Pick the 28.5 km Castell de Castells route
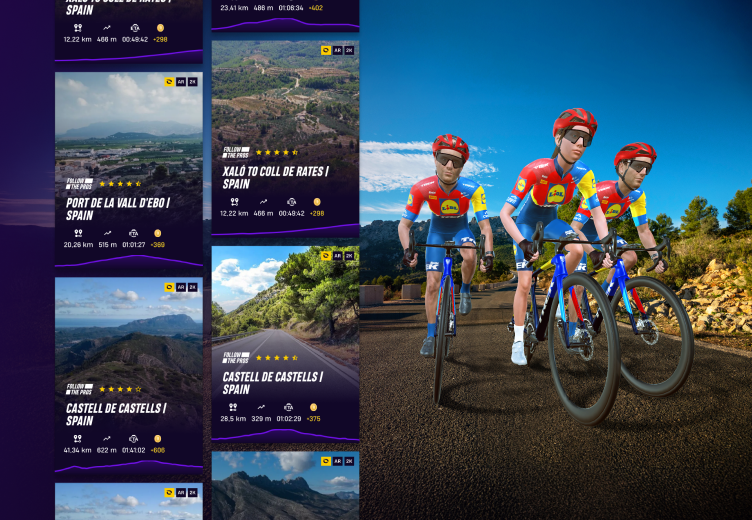The image size is (752, 520). tap(285, 345)
